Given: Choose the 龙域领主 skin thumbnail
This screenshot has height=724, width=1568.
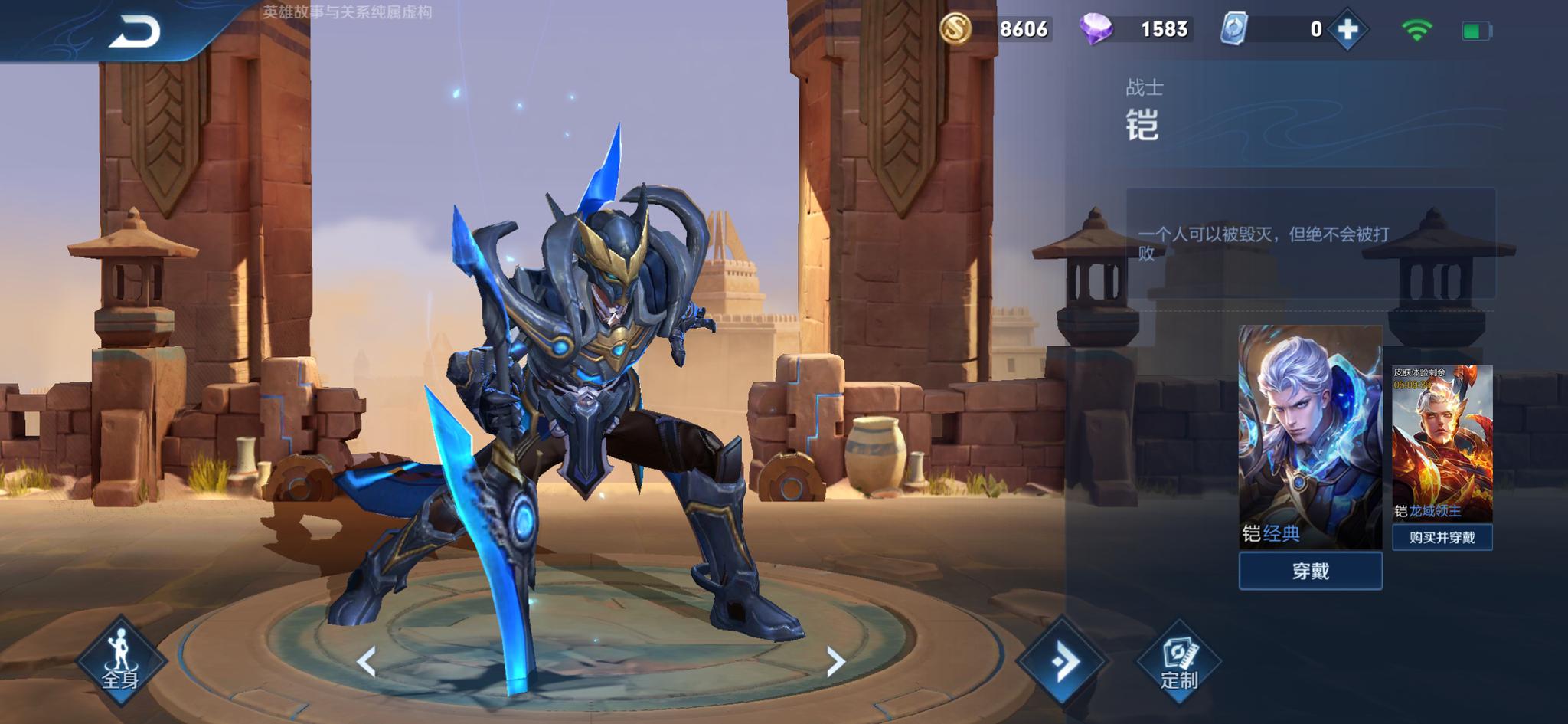Looking at the screenshot, I should (1442, 443).
